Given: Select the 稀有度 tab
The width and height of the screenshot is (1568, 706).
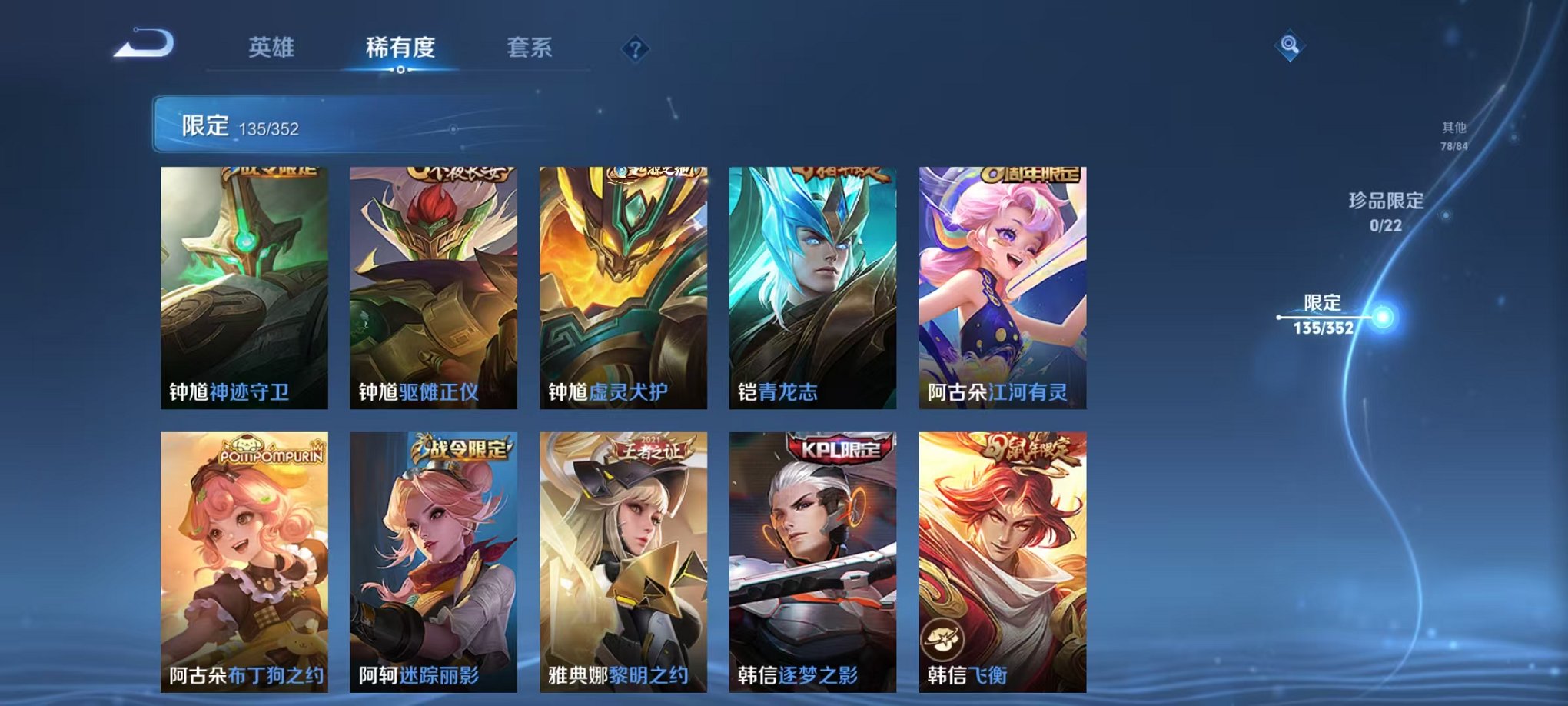Looking at the screenshot, I should tap(401, 48).
